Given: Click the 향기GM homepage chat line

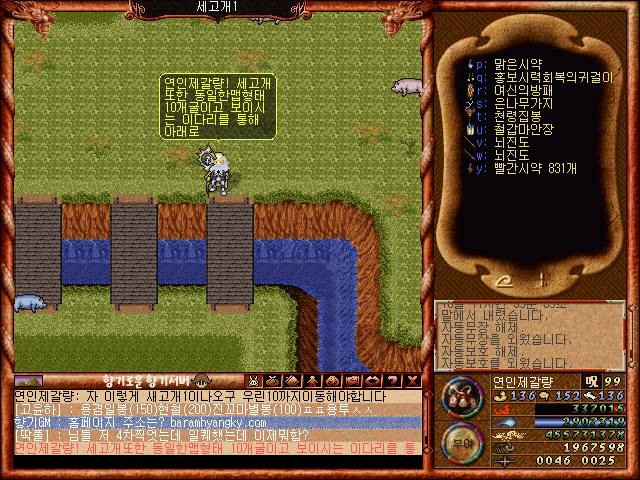Looking at the screenshot, I should tap(150, 423).
